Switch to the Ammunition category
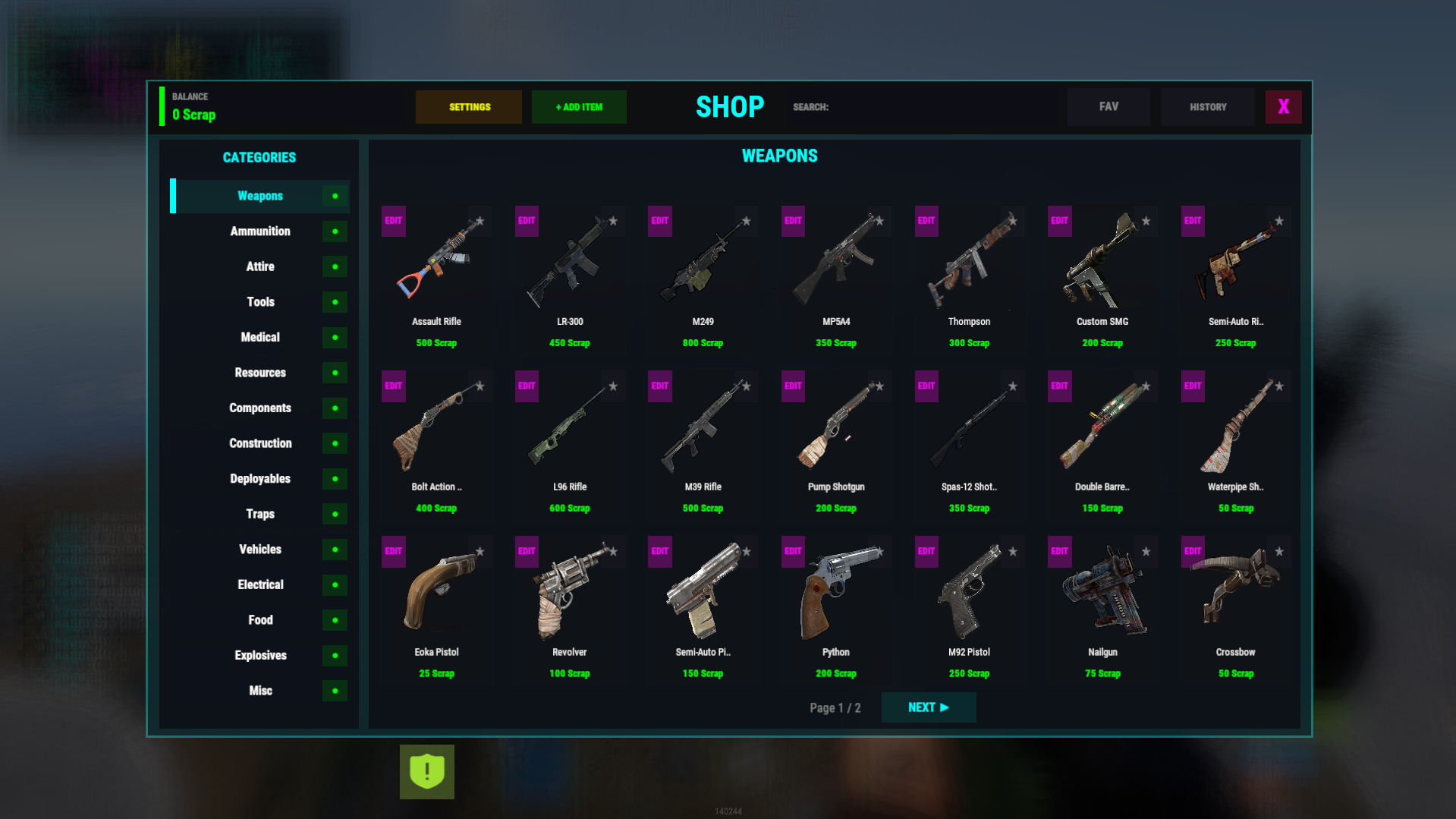This screenshot has width=1456, height=819. [x=260, y=232]
